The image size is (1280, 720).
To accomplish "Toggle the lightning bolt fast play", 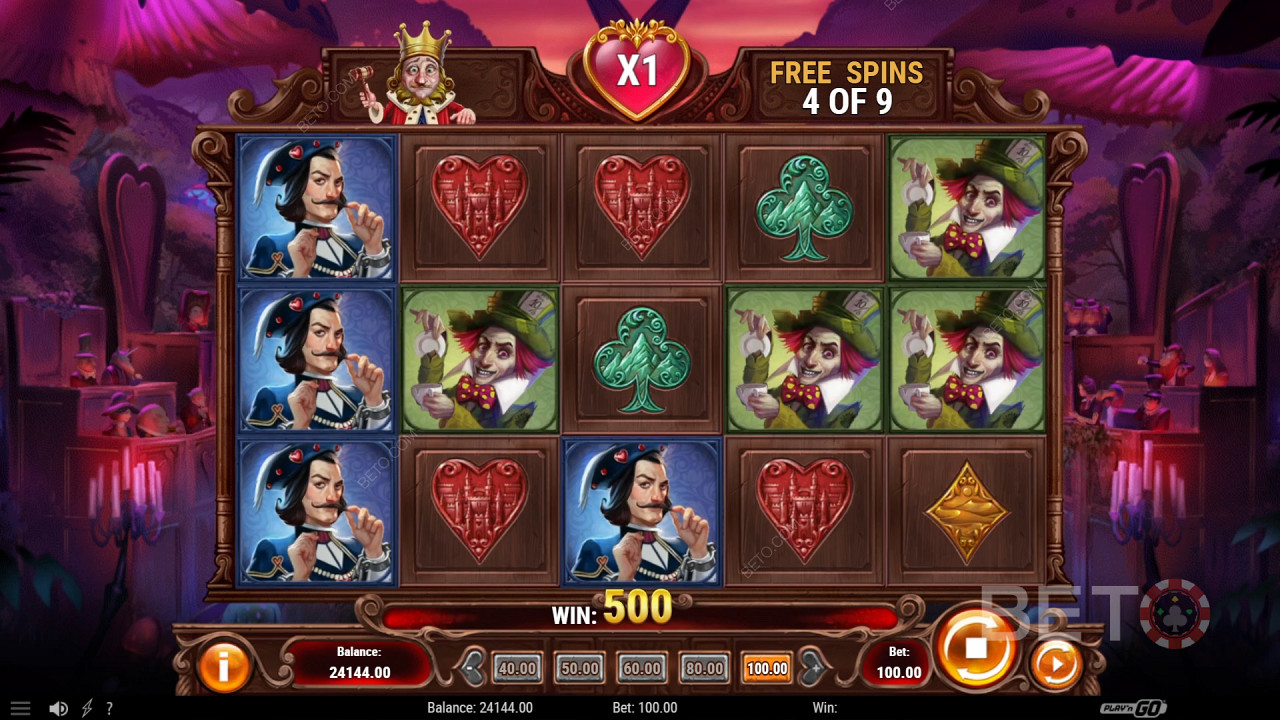I will 87,708.
